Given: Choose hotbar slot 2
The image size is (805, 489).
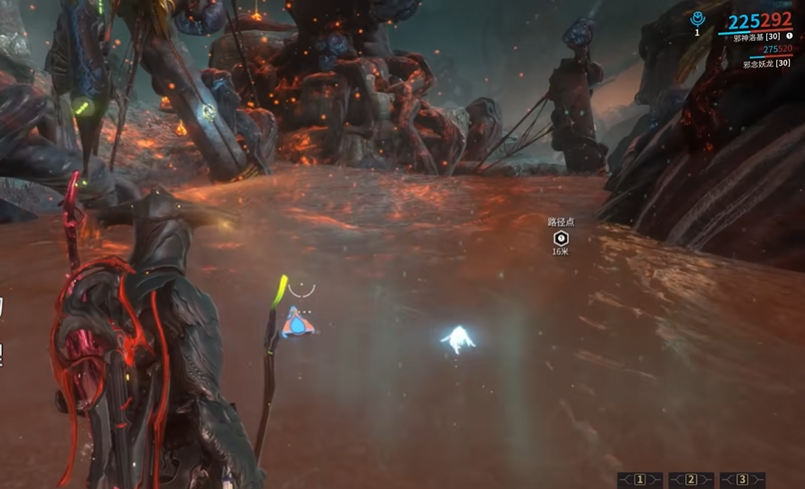Looking at the screenshot, I should click(691, 480).
